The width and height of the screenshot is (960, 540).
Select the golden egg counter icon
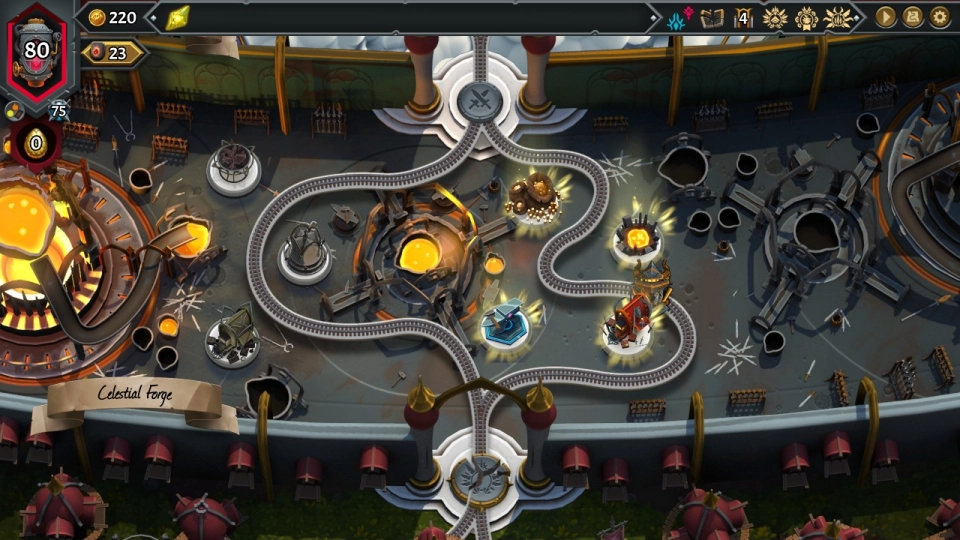coord(36,143)
